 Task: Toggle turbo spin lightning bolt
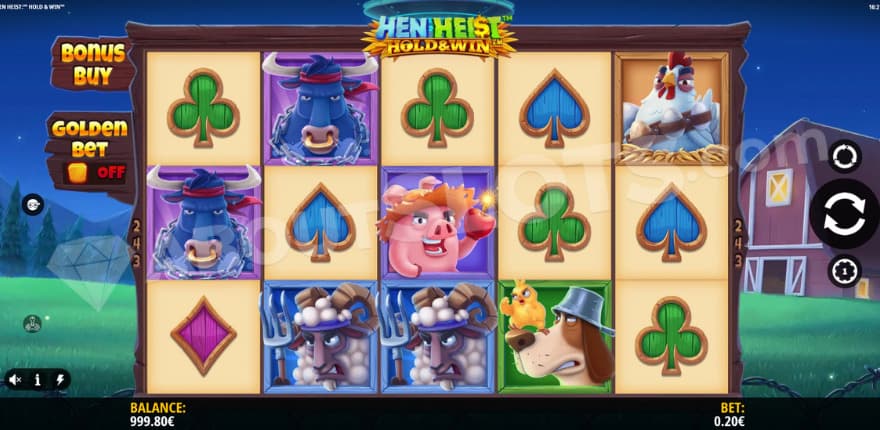(x=59, y=380)
